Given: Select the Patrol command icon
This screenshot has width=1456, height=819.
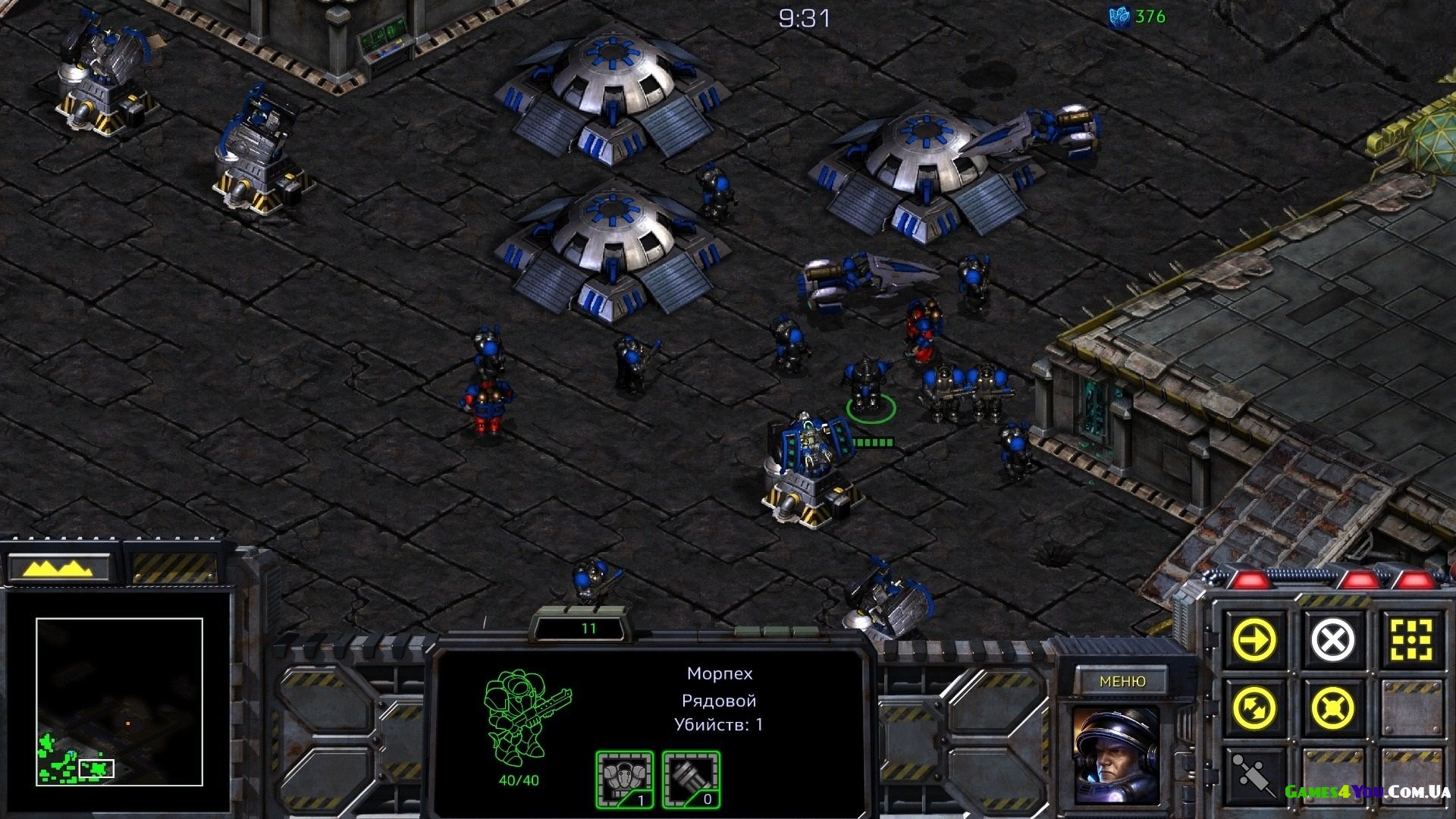Looking at the screenshot, I should click(x=1254, y=708).
